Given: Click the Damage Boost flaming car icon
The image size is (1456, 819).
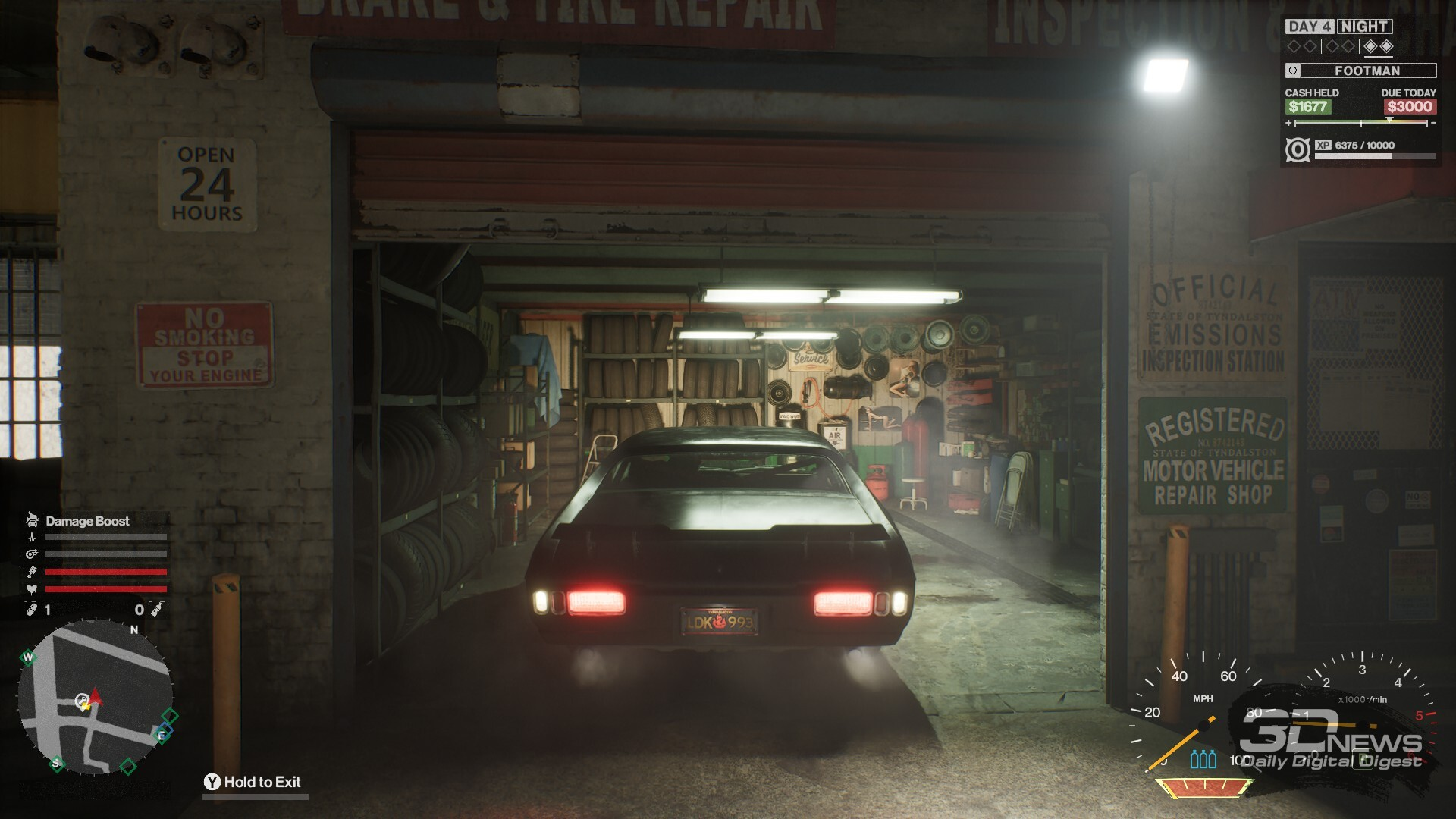Looking at the screenshot, I should [32, 520].
